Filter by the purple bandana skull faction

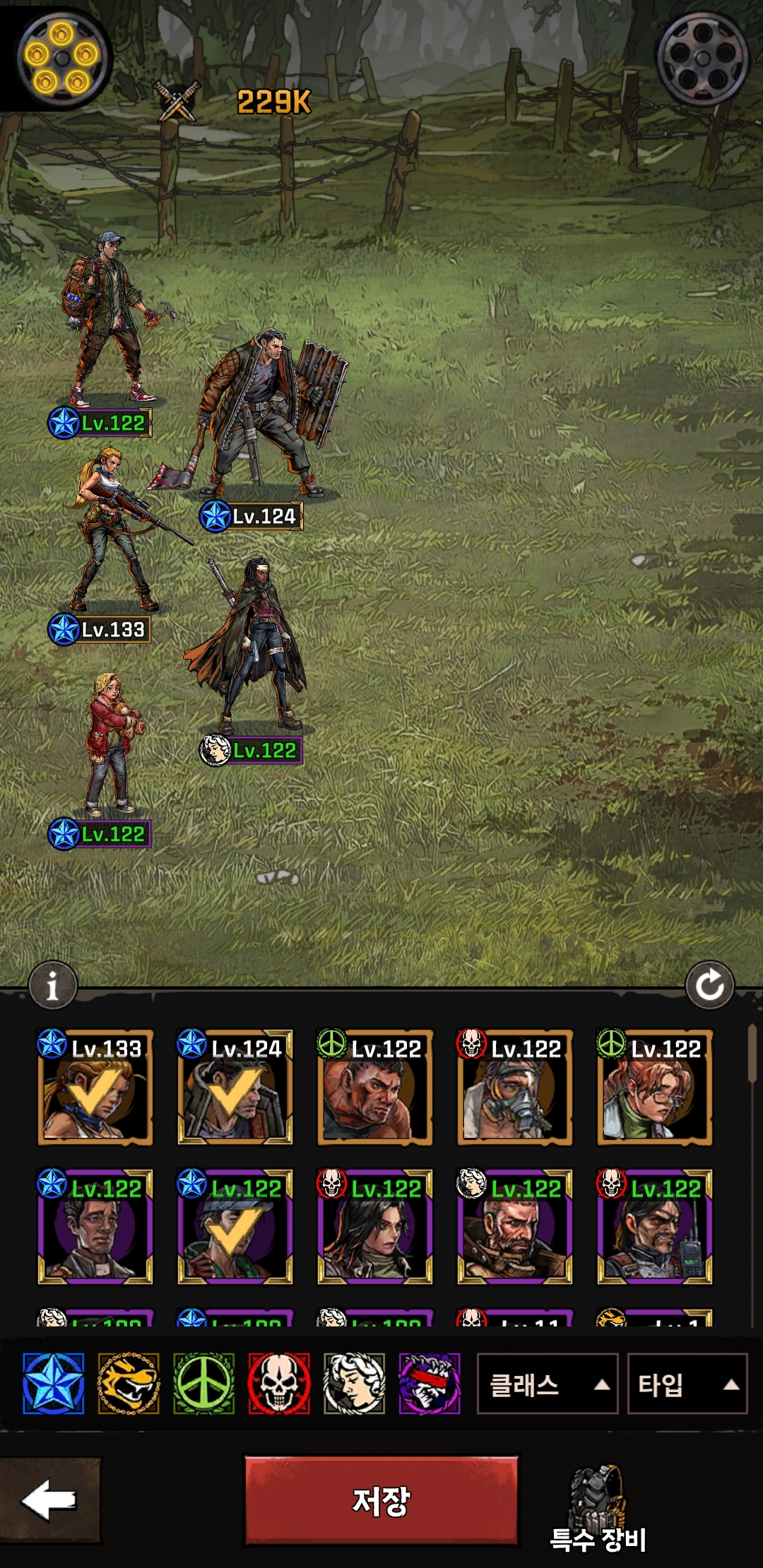pyautogui.click(x=430, y=1384)
